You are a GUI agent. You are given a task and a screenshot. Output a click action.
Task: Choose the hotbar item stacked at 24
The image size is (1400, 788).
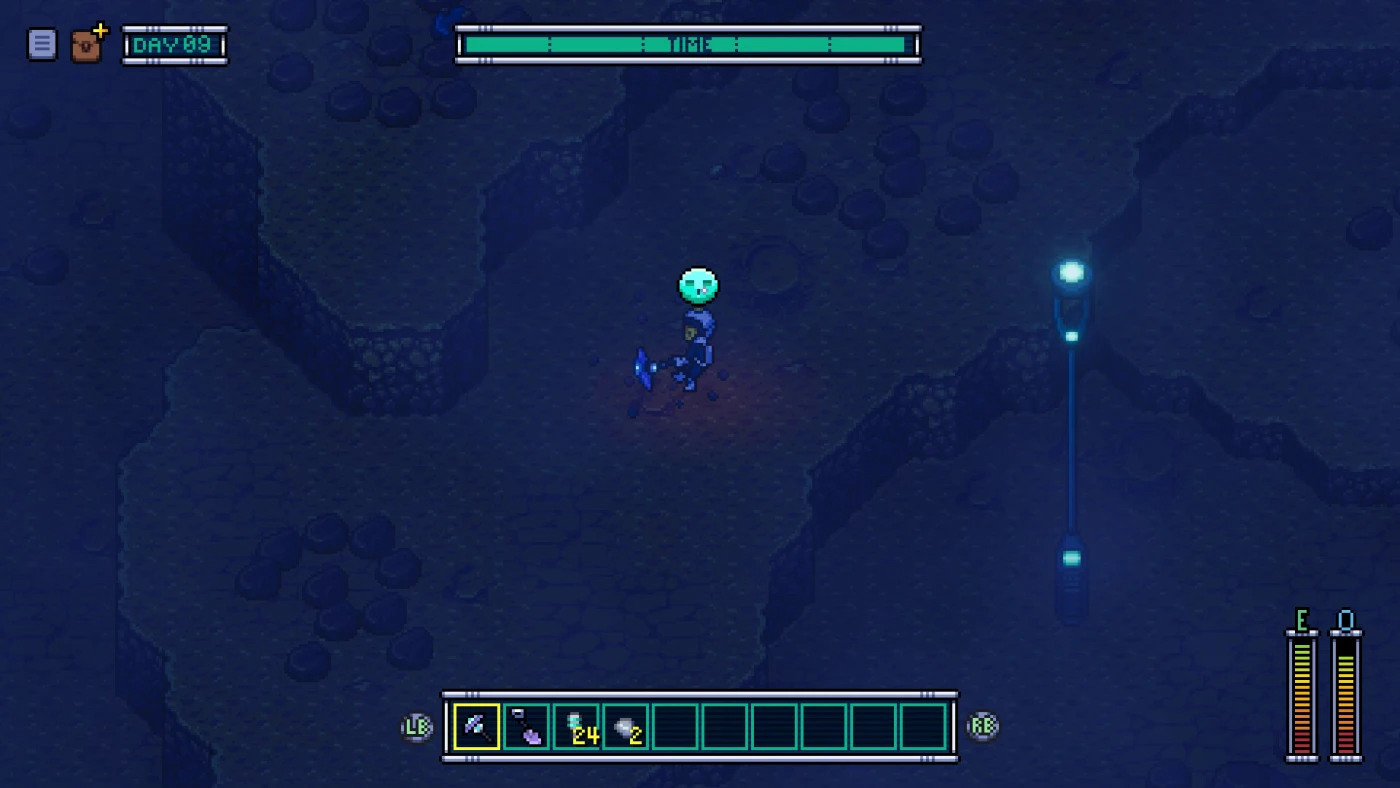point(577,727)
